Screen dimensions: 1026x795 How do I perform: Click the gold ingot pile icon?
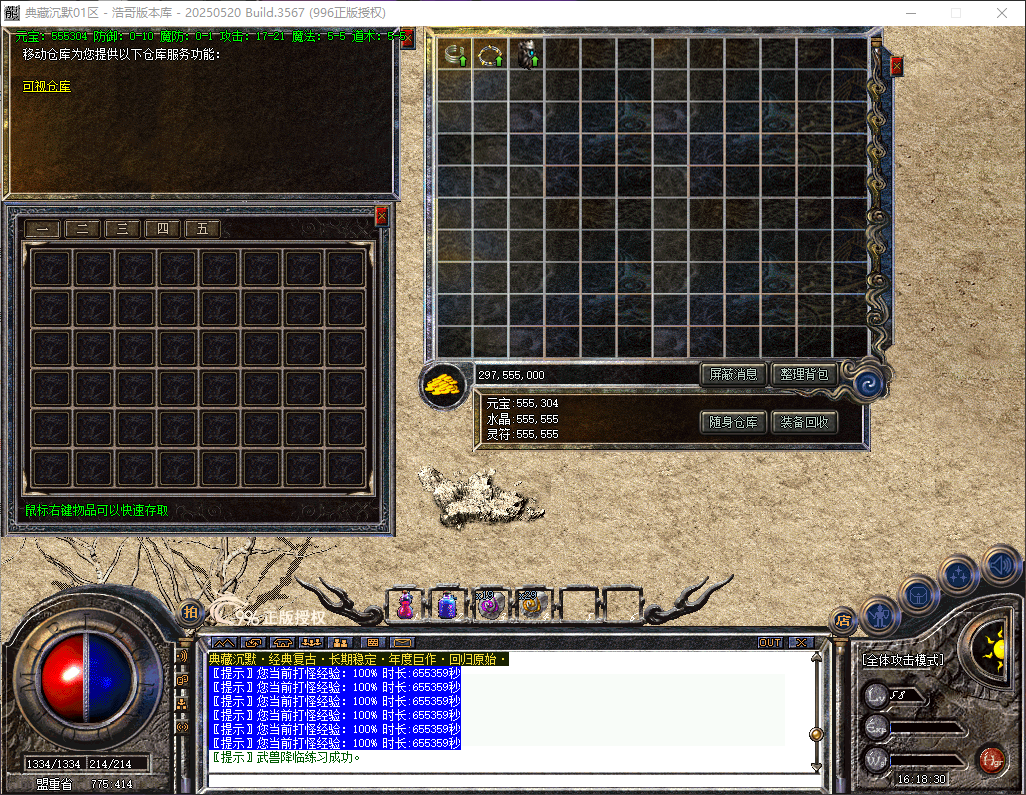click(x=443, y=384)
